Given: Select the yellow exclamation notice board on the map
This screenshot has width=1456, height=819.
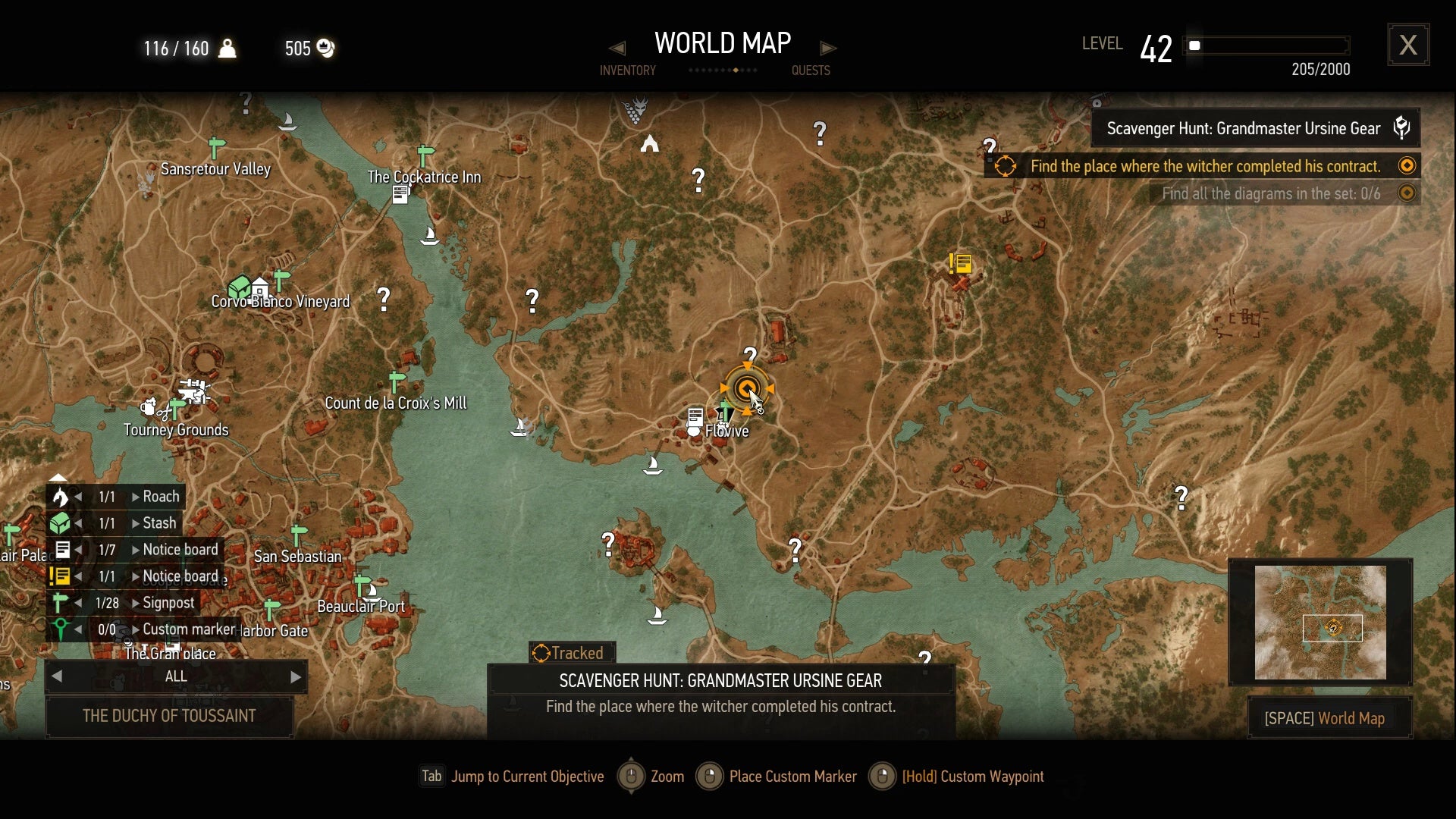Looking at the screenshot, I should [959, 263].
